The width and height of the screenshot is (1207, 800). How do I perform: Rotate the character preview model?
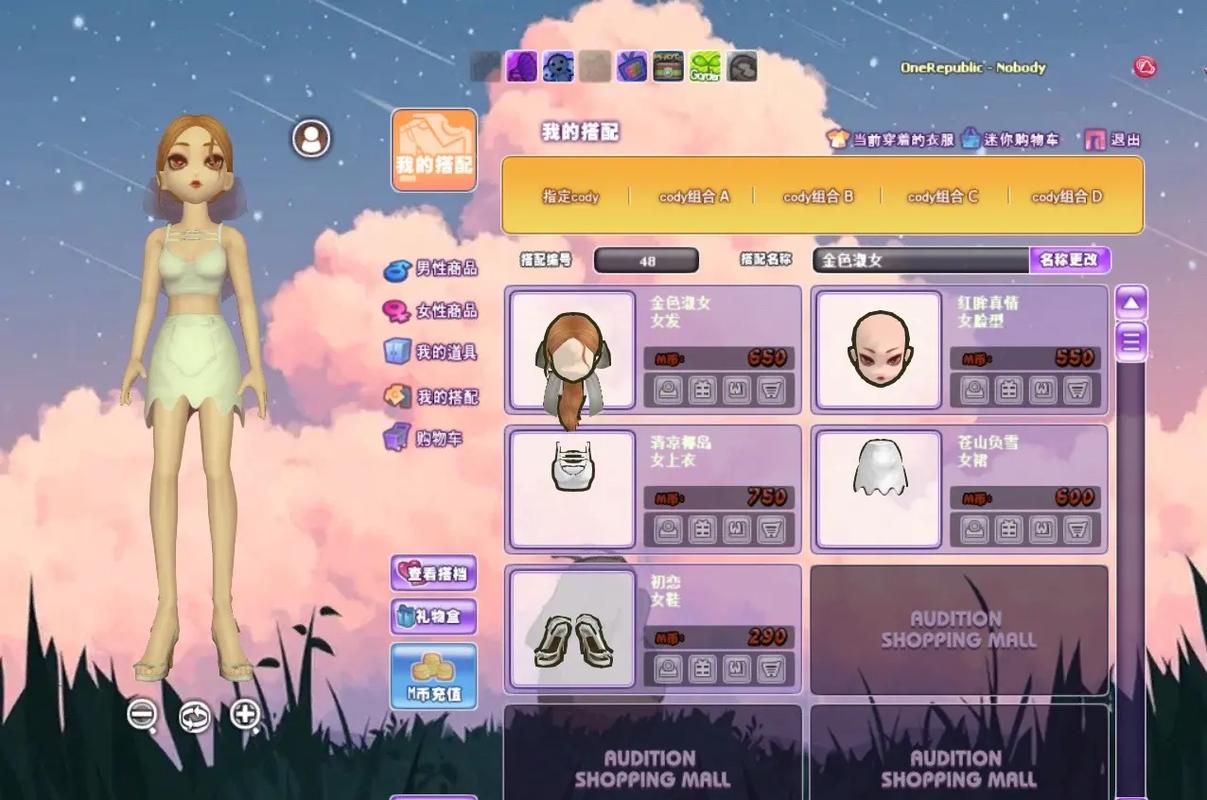coord(194,716)
